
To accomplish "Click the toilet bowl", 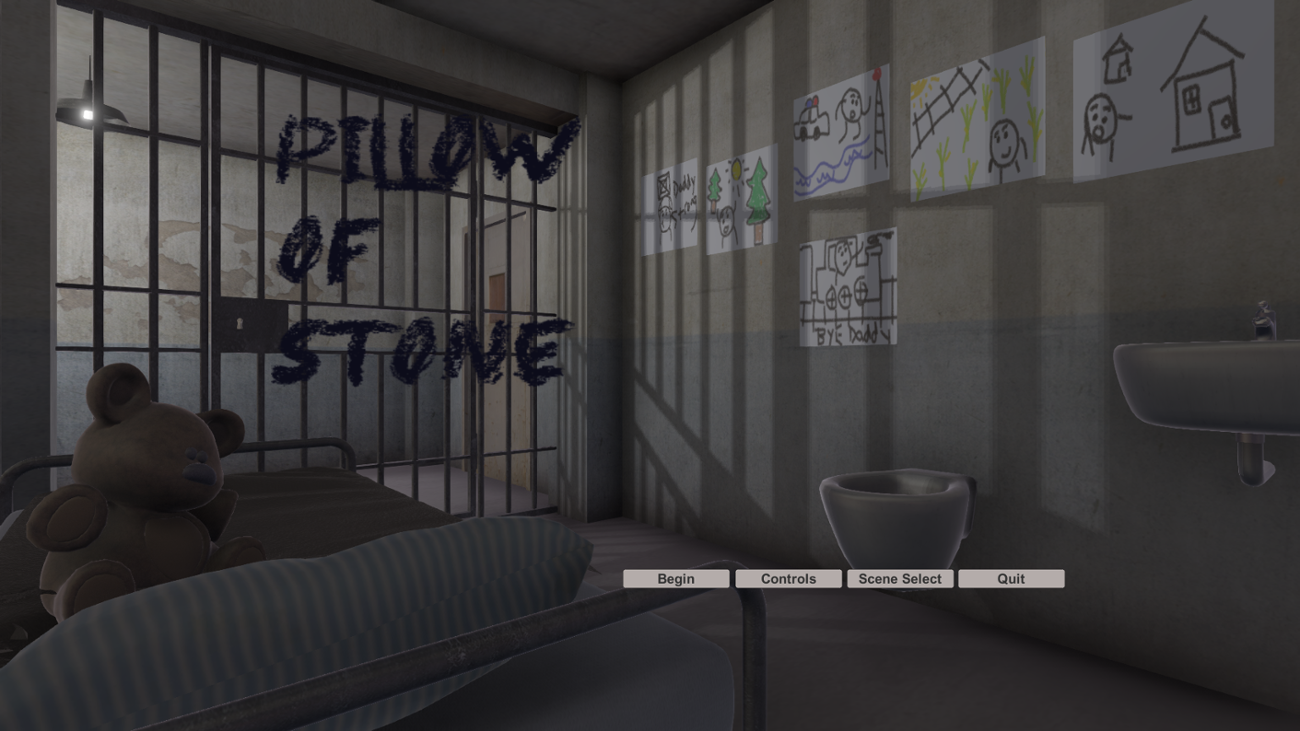I will (895, 500).
